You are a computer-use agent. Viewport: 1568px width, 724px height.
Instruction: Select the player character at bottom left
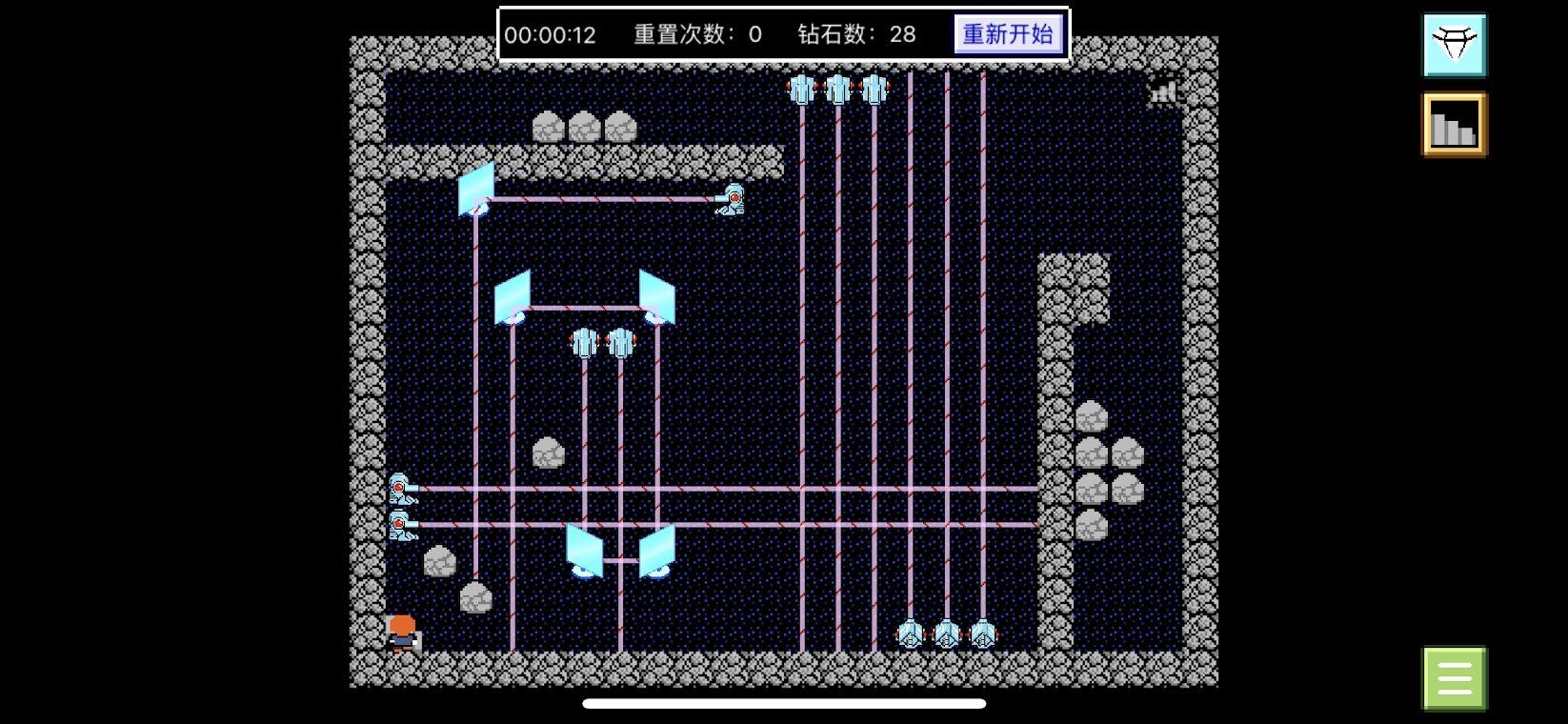pos(403,633)
